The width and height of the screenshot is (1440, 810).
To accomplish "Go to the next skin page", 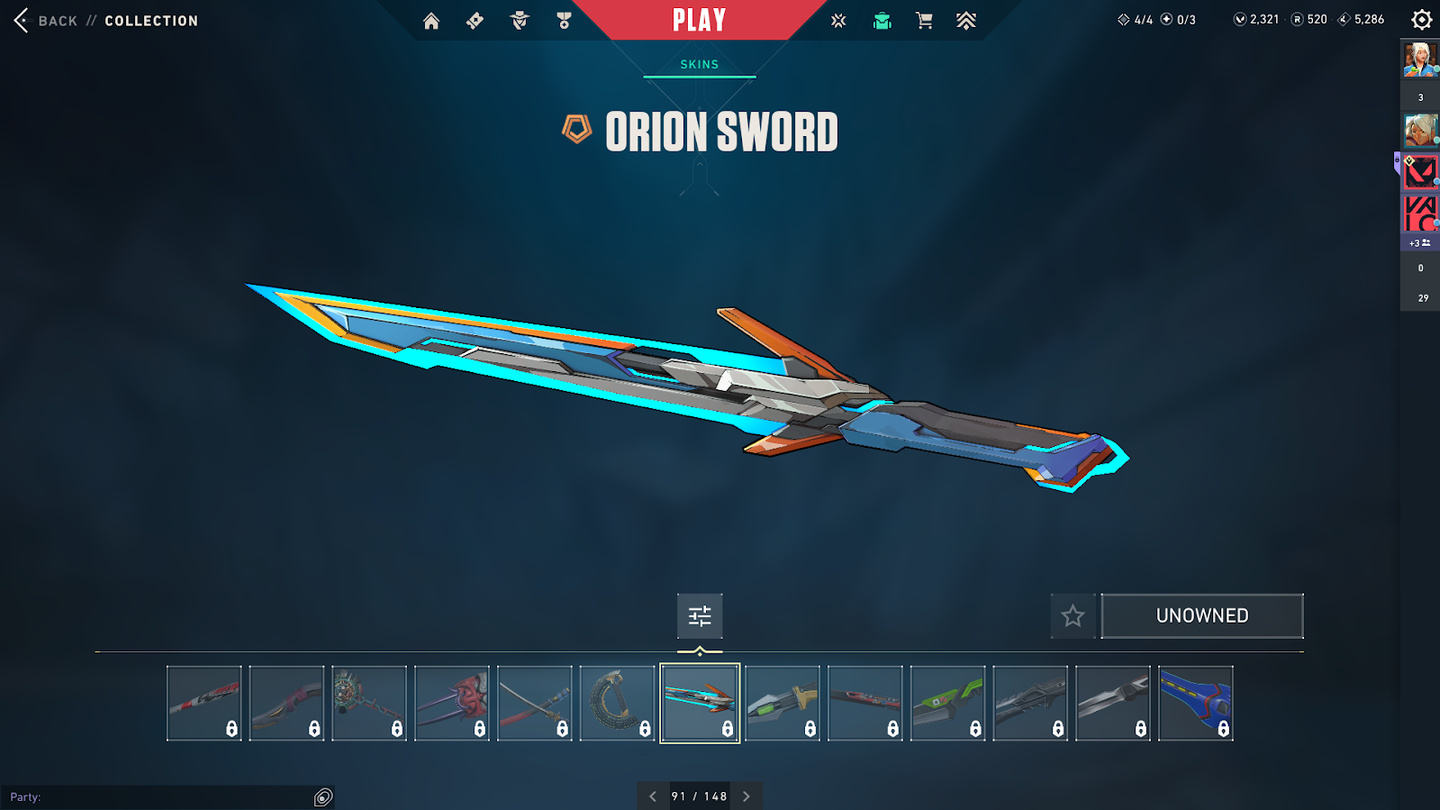I will pos(746,796).
